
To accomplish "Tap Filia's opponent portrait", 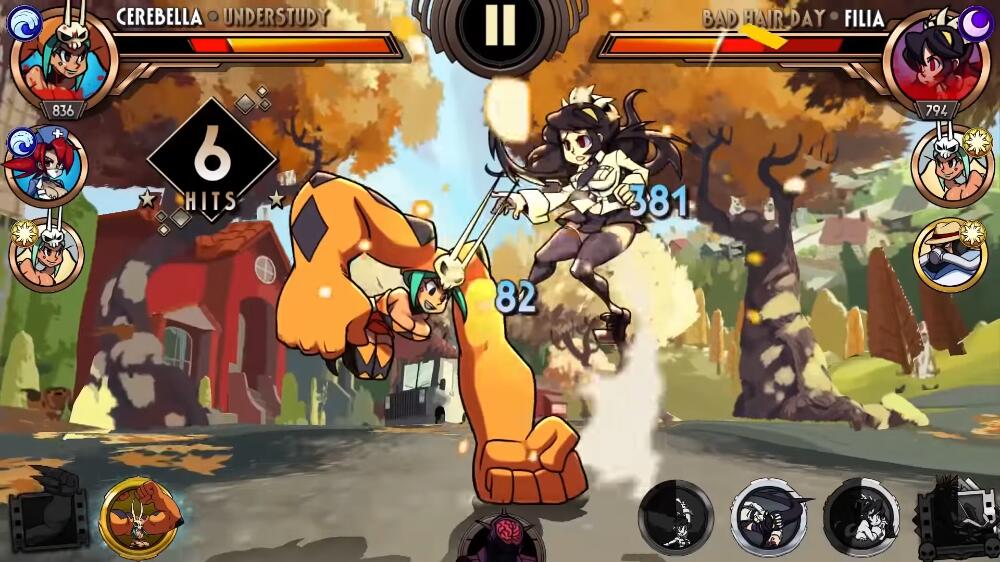I will point(936,62).
